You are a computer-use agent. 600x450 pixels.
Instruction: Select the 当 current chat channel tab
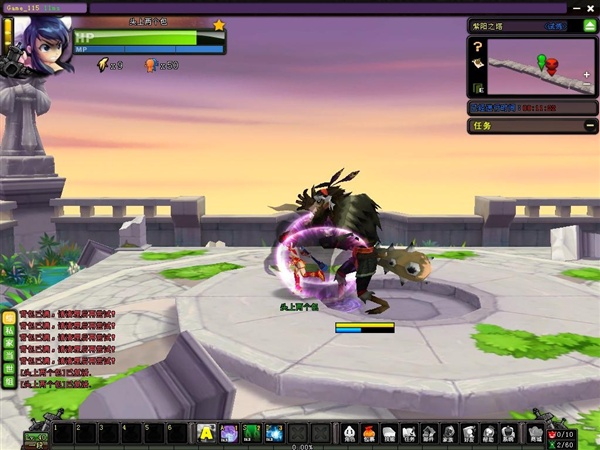tap(9, 355)
